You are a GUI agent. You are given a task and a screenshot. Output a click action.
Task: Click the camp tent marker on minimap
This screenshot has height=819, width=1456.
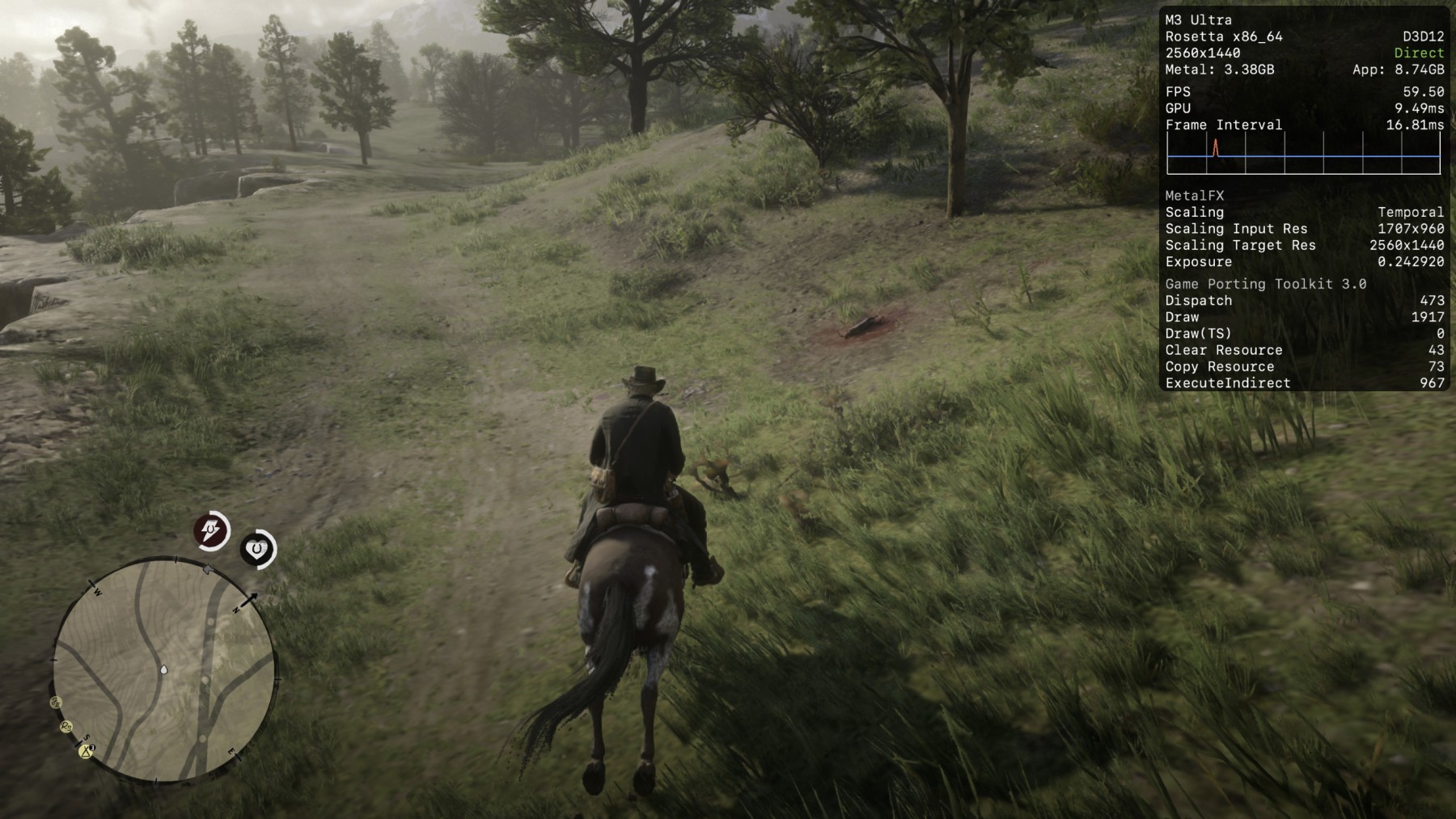[x=86, y=751]
